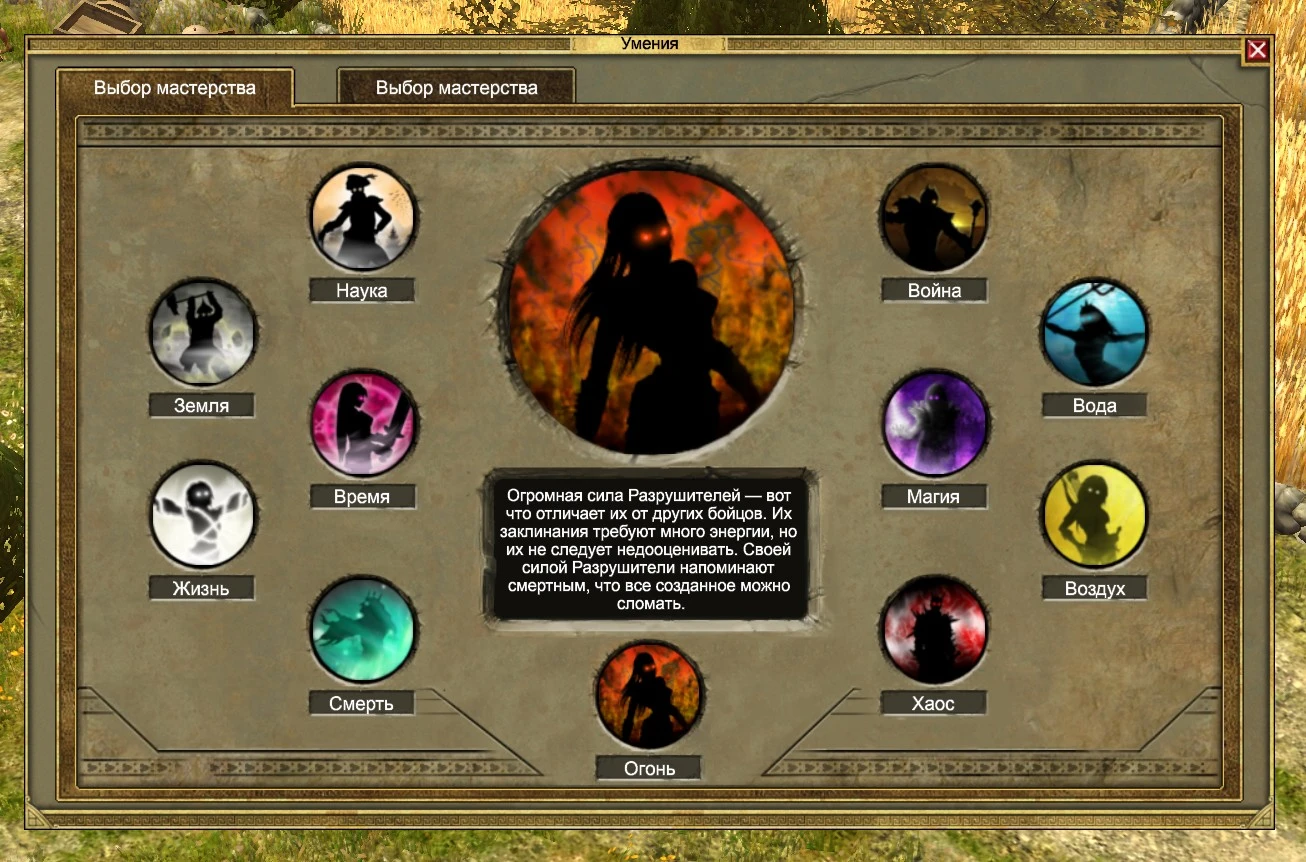Select the Магия mastery icon

pyautogui.click(x=934, y=423)
